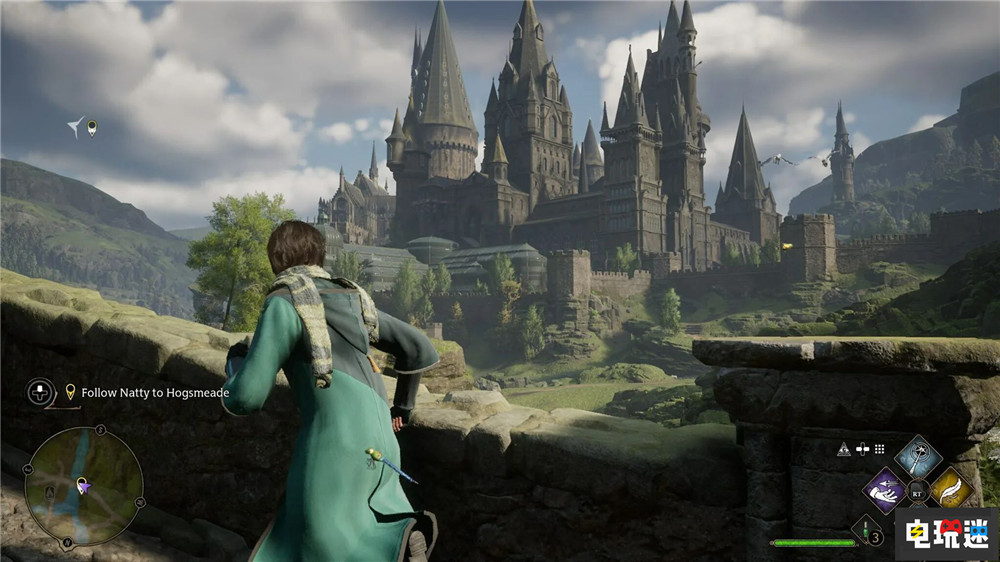The width and height of the screenshot is (1000, 562).
Task: Use the green healing potion slot
Action: click(866, 529)
